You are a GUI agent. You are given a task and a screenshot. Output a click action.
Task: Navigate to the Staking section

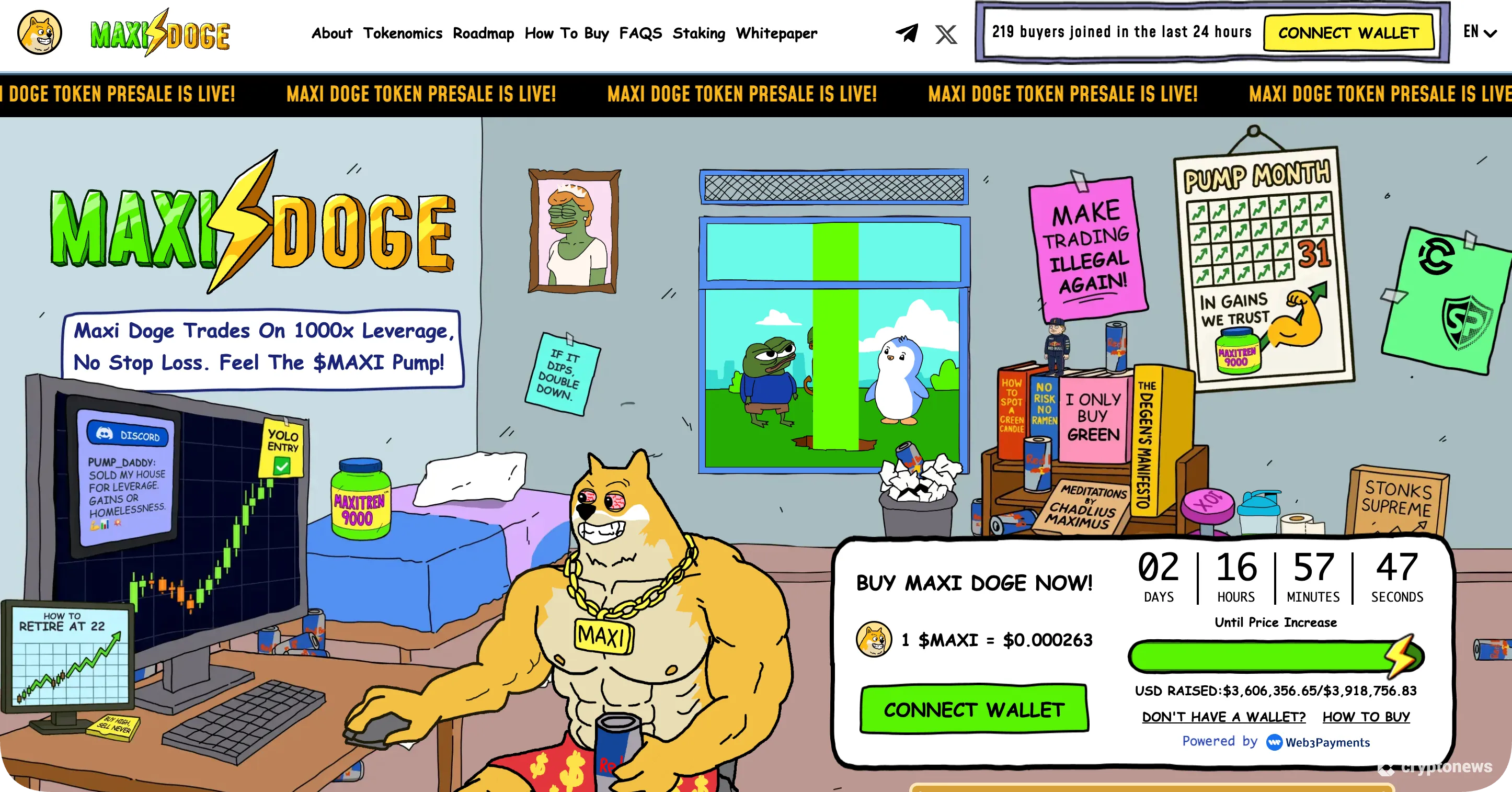click(700, 33)
